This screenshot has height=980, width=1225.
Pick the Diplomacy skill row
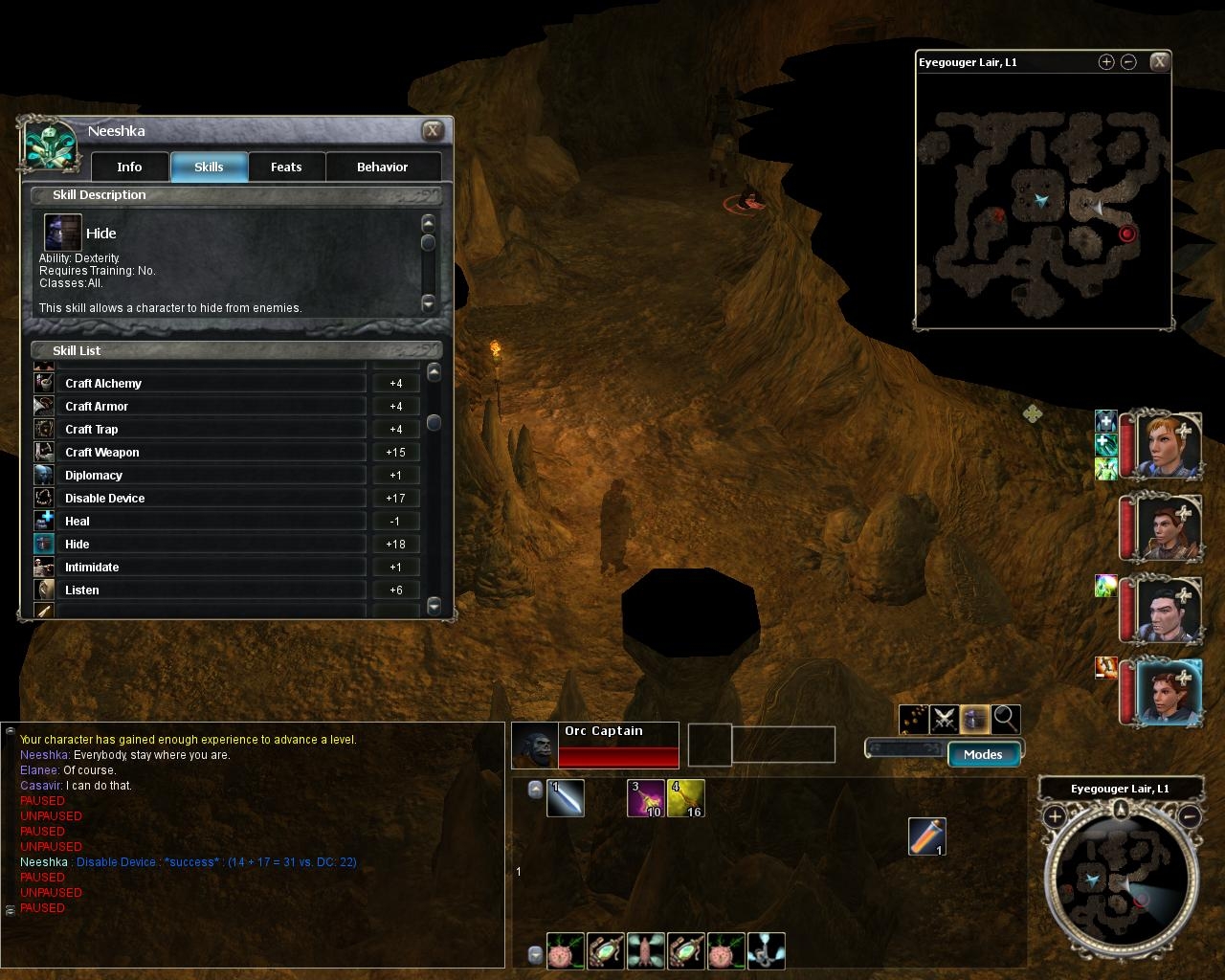click(x=211, y=475)
